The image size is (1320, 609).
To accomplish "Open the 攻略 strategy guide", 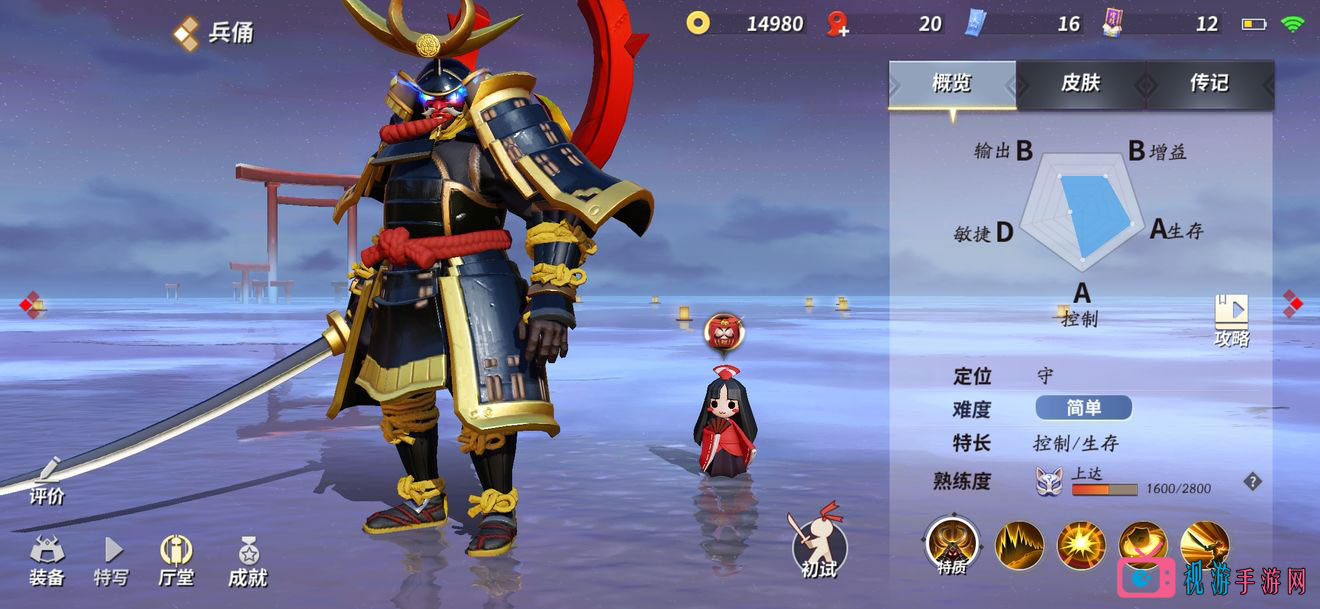I will click(x=1231, y=319).
